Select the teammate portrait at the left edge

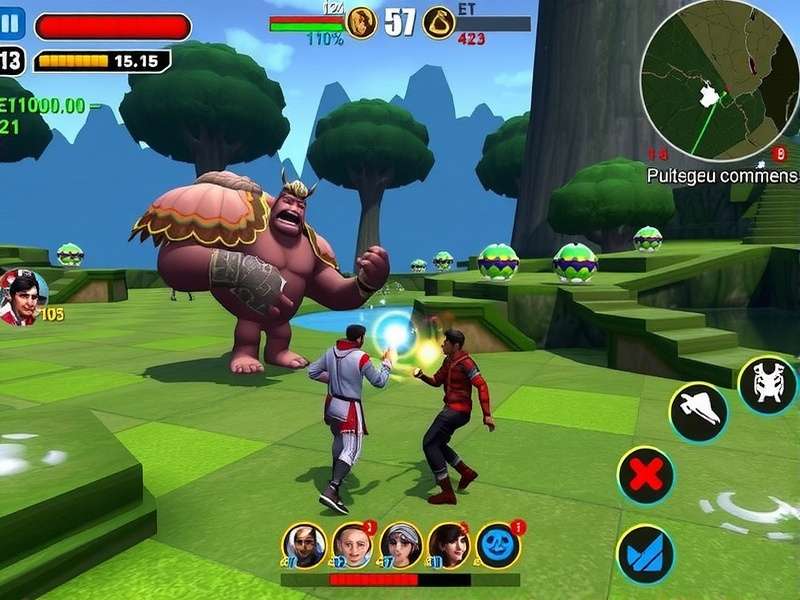(x=22, y=296)
